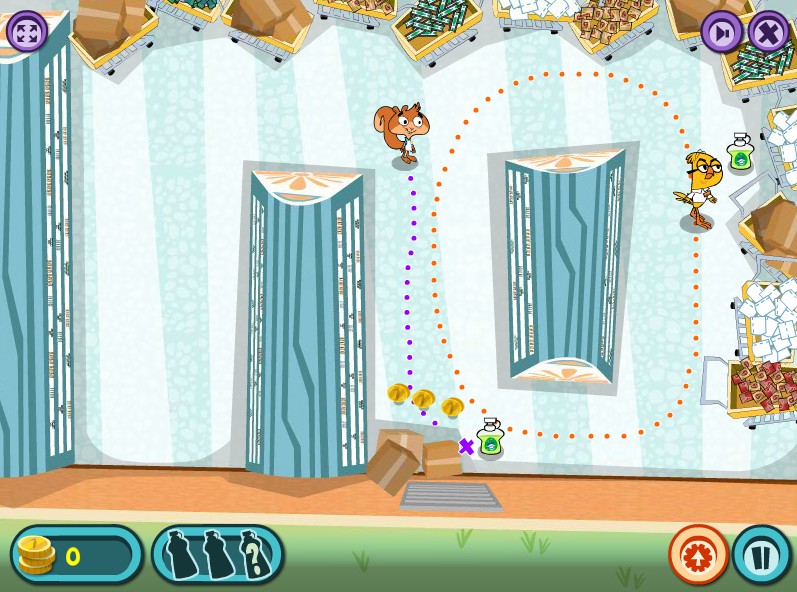Toggle fullscreen with the purple arrows button
Screen dimensions: 797x592
pyautogui.click(x=27, y=31)
